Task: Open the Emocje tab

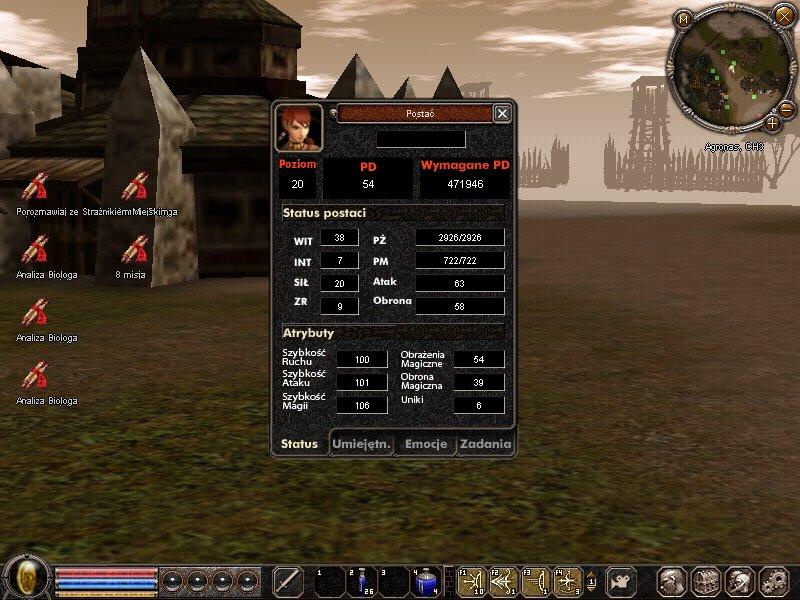Action: point(425,444)
